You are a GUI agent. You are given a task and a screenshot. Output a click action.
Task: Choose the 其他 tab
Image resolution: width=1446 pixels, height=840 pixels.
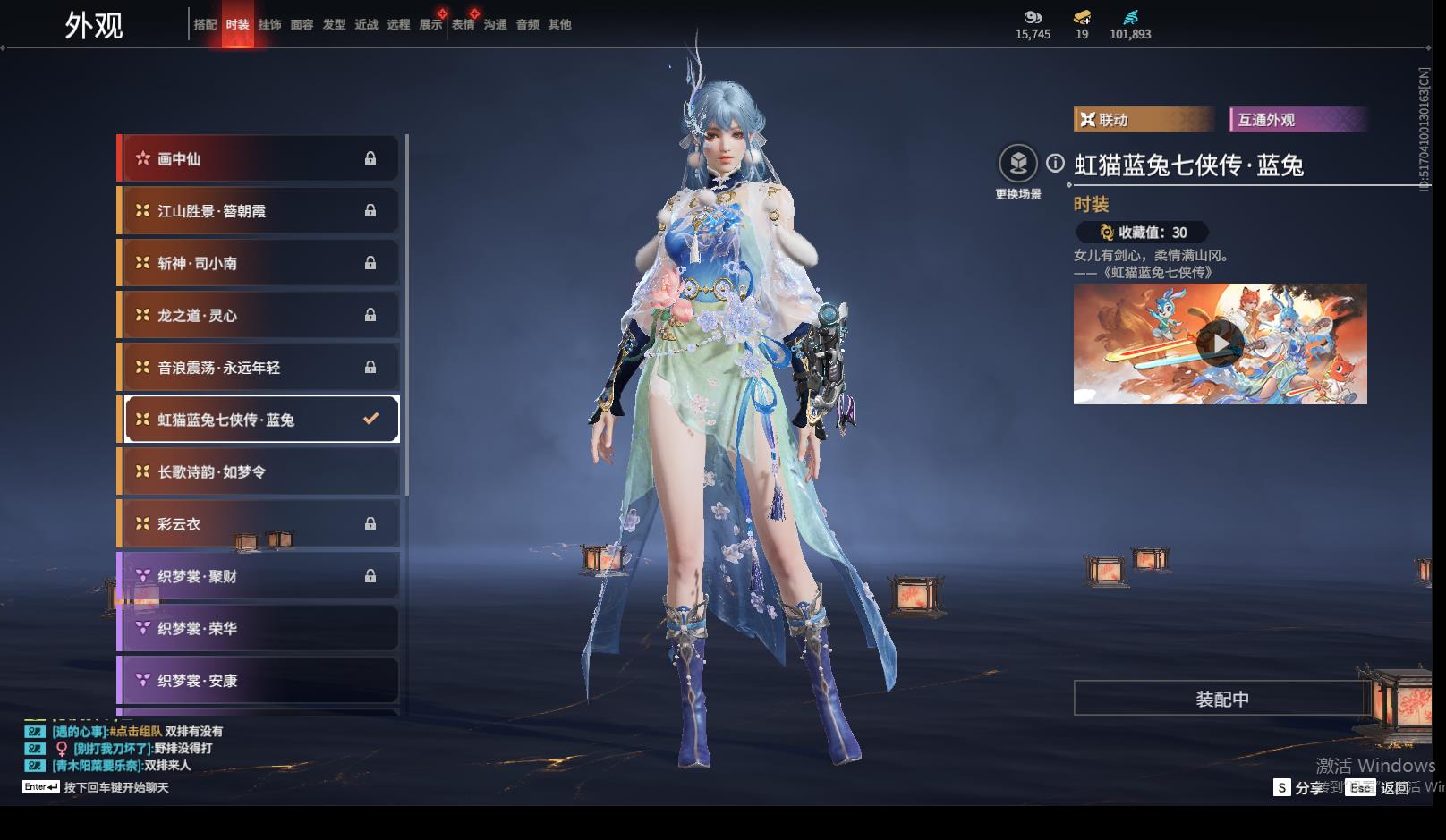(559, 25)
